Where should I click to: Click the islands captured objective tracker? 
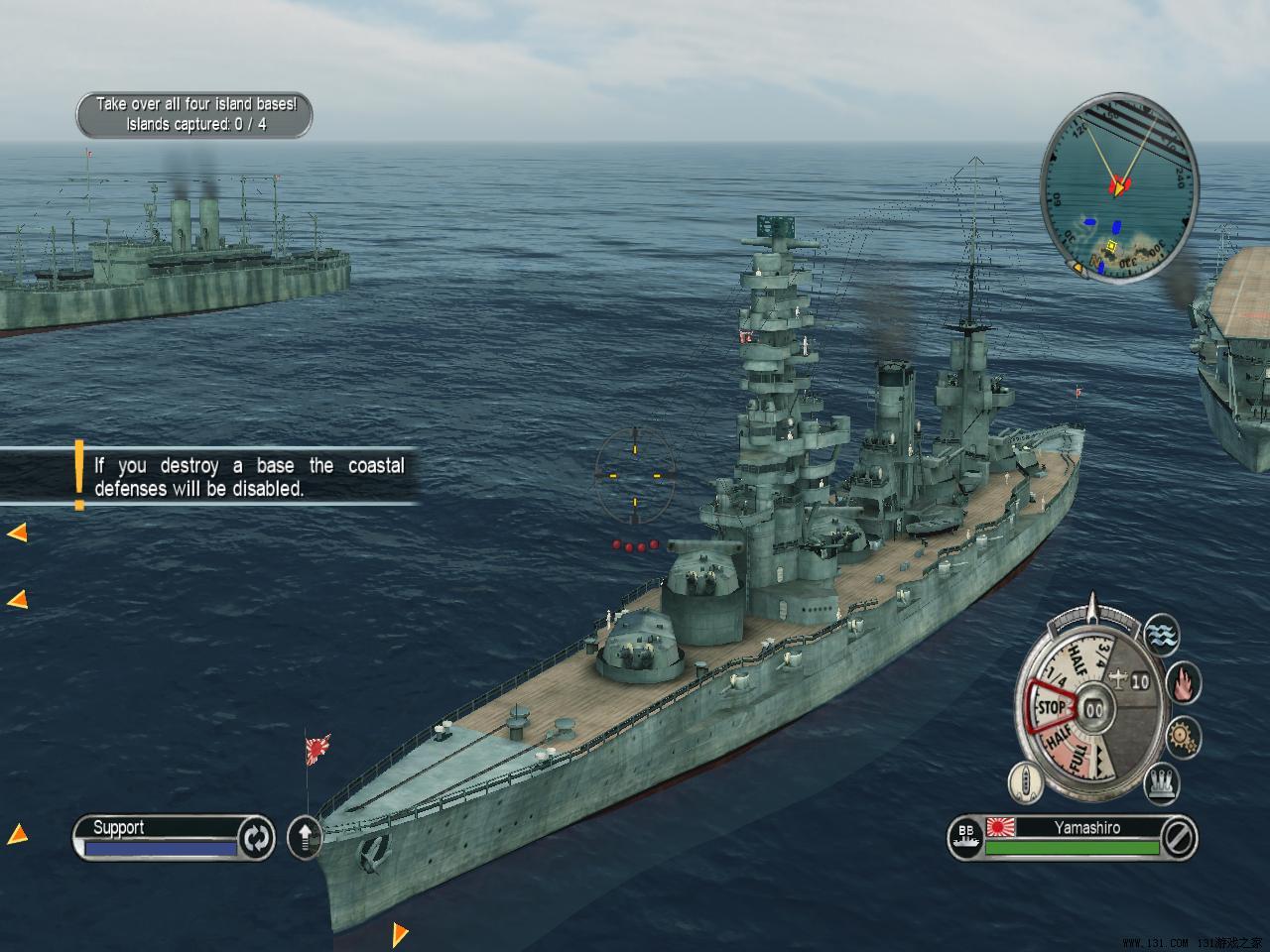pos(194,115)
